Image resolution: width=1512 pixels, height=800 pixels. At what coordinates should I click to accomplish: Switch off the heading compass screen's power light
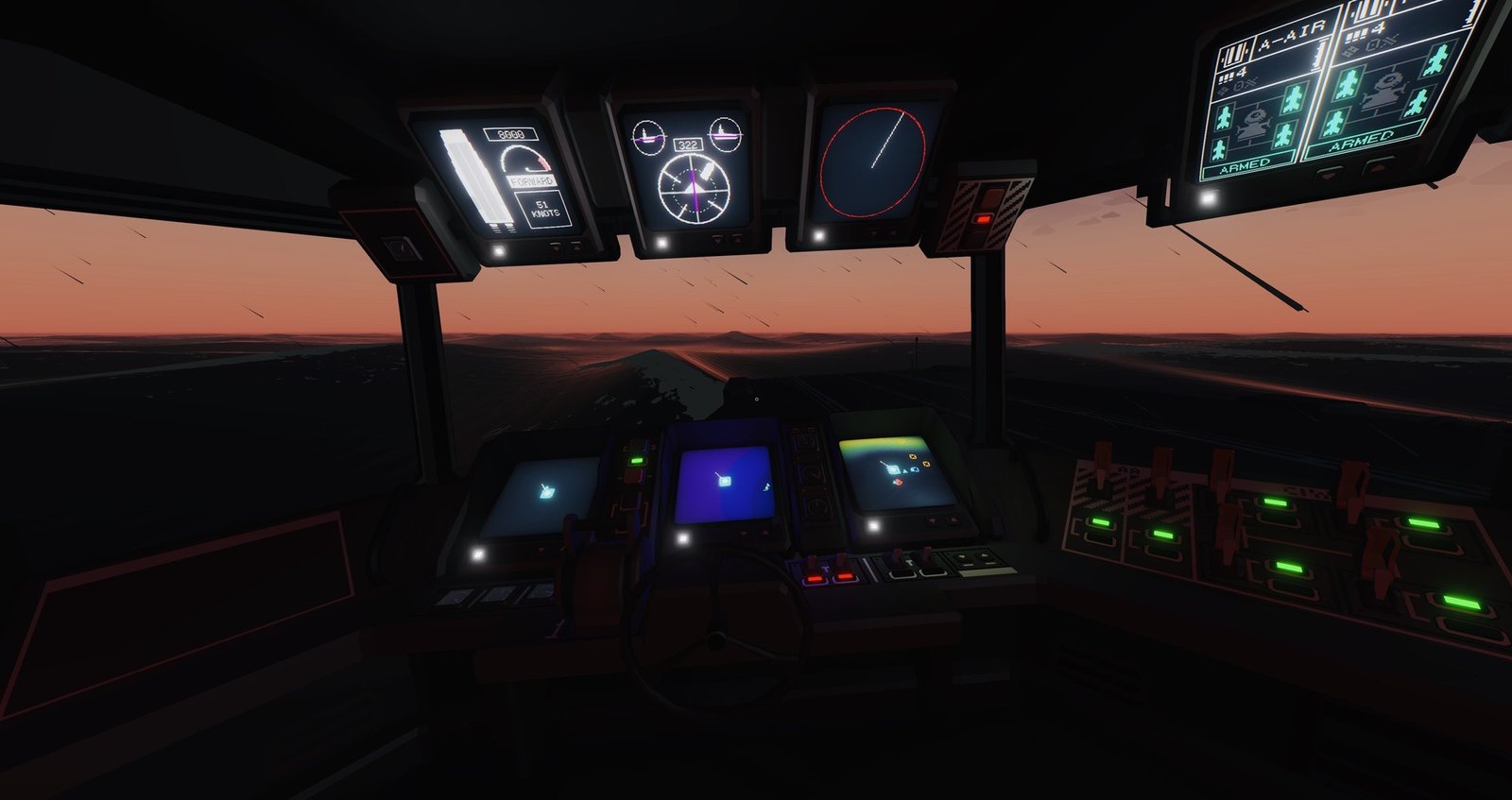coord(661,244)
